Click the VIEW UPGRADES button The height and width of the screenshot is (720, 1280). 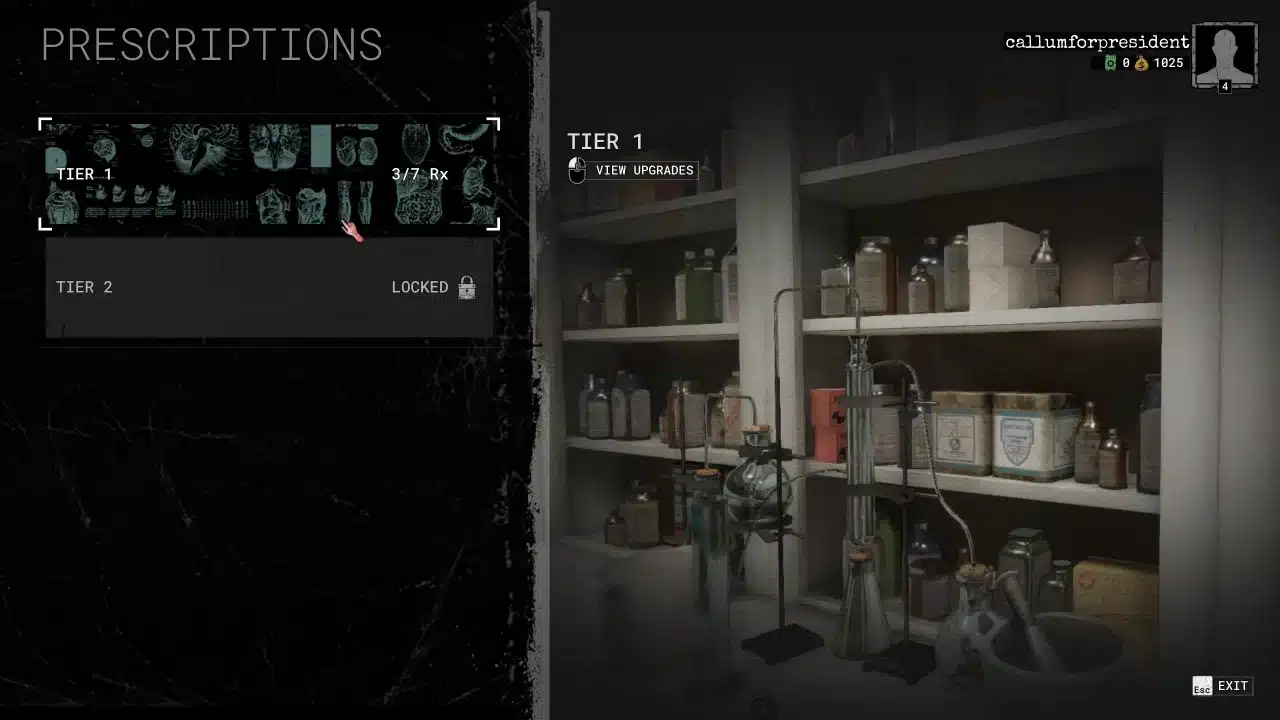(645, 170)
